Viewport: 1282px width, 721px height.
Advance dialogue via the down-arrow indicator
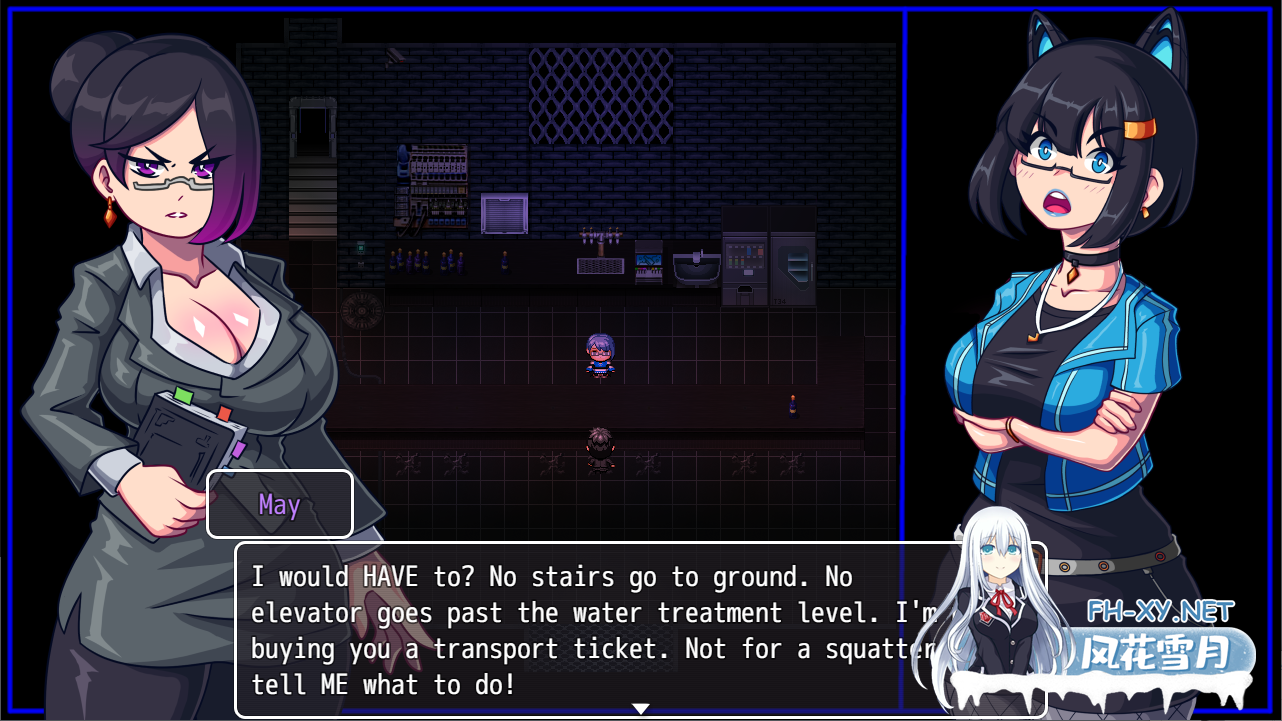(640, 707)
